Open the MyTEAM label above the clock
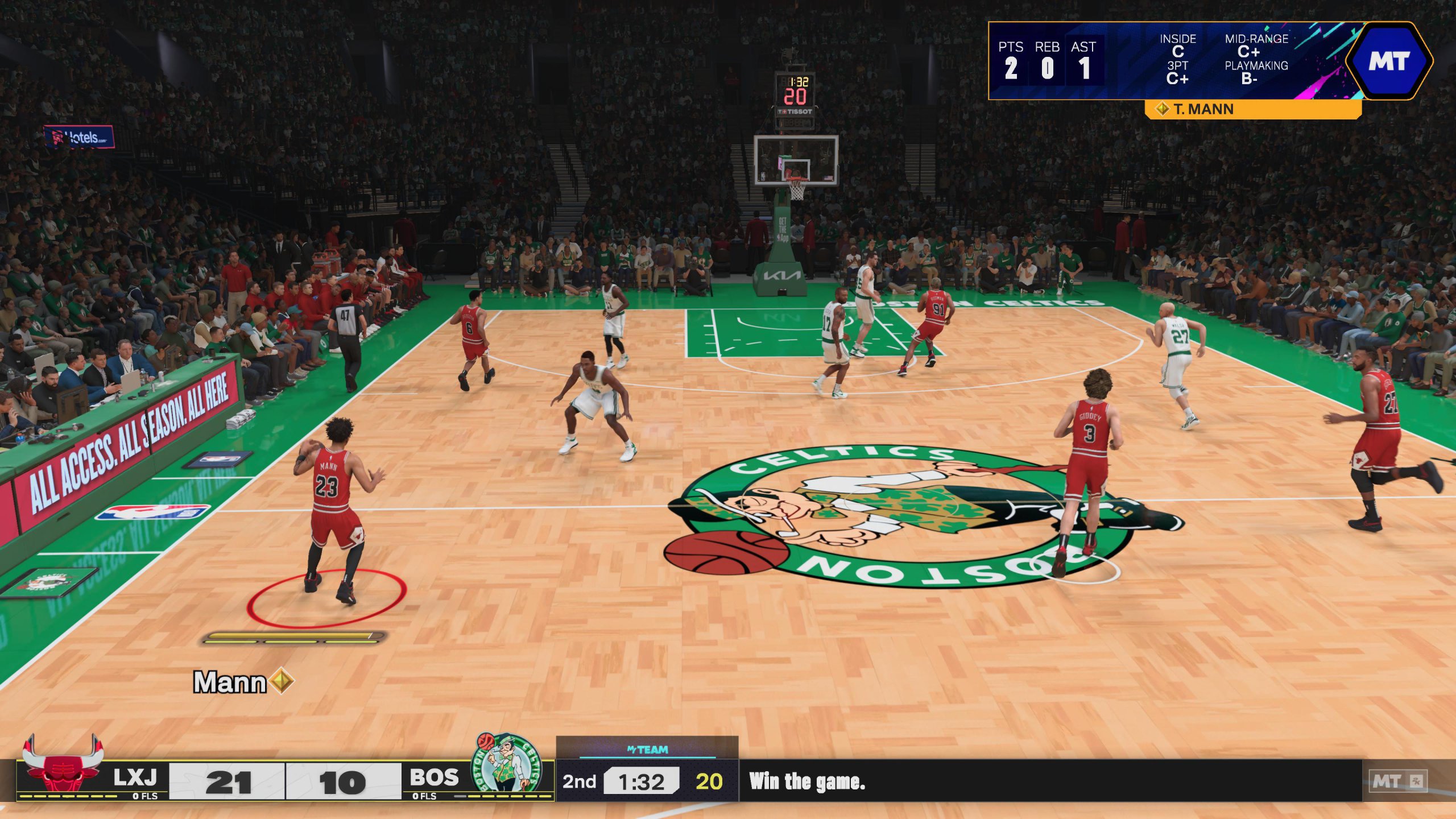 coord(647,750)
